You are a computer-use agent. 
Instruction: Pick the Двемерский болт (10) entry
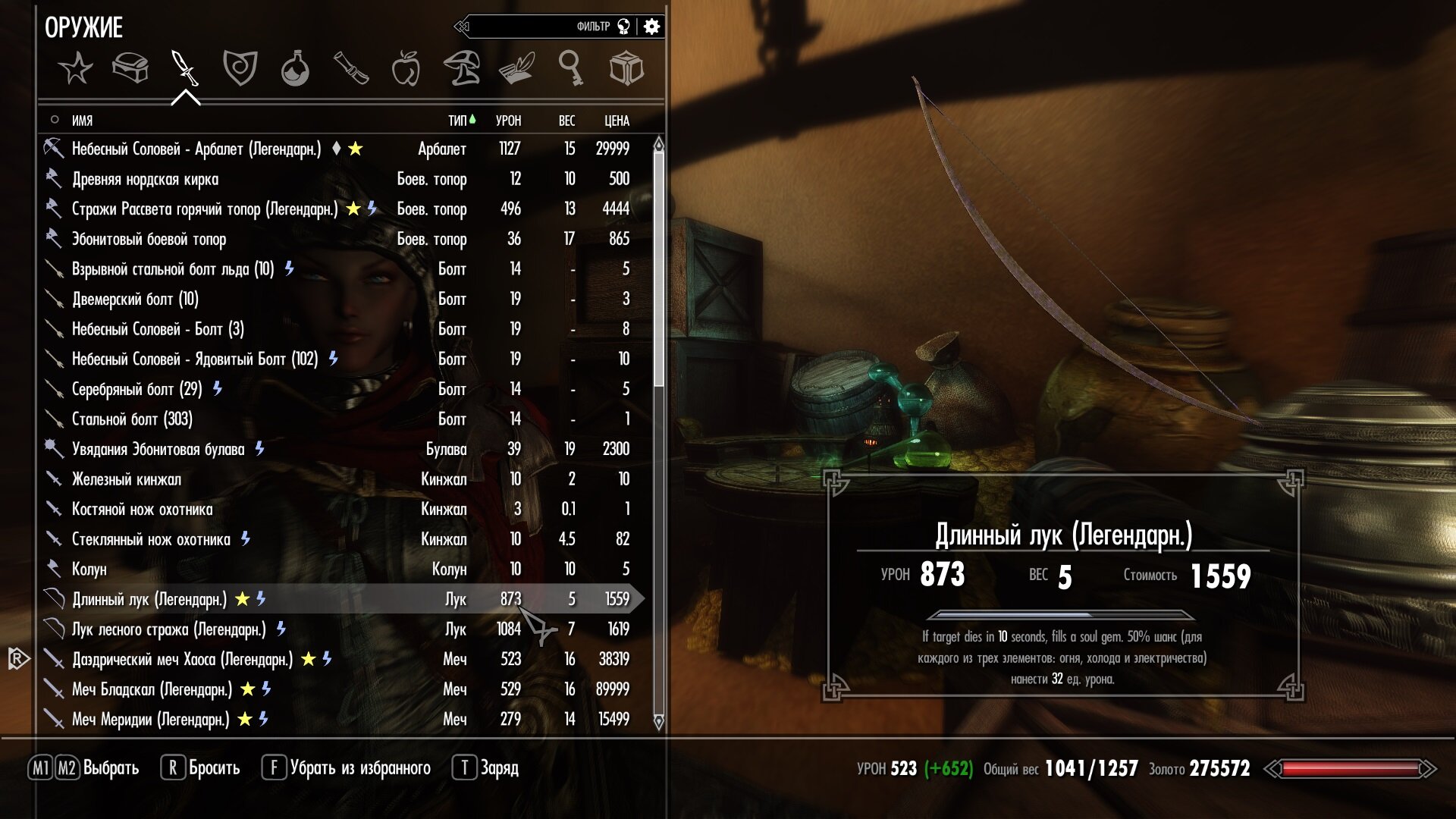tap(135, 299)
